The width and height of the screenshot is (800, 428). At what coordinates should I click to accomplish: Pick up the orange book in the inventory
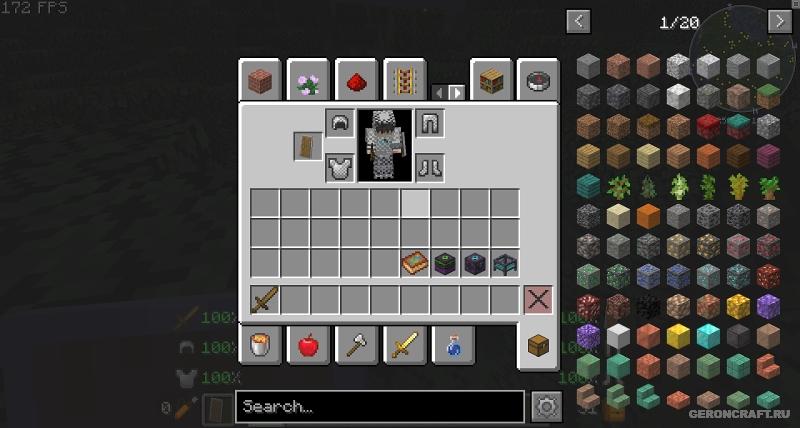[x=415, y=264]
